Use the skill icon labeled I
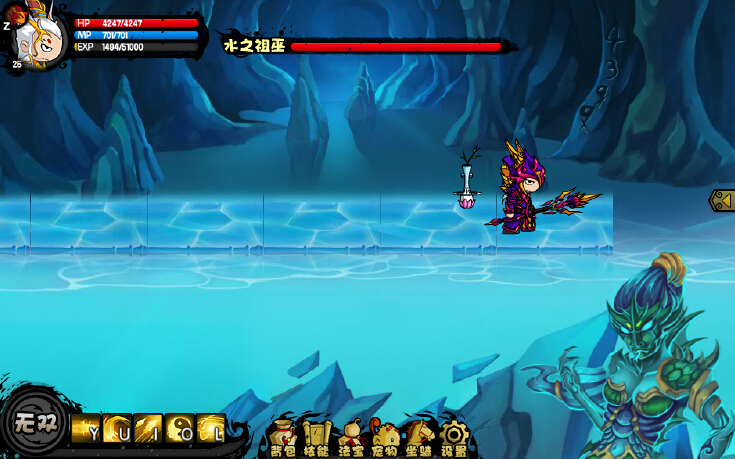This screenshot has height=459, width=735. (x=148, y=428)
